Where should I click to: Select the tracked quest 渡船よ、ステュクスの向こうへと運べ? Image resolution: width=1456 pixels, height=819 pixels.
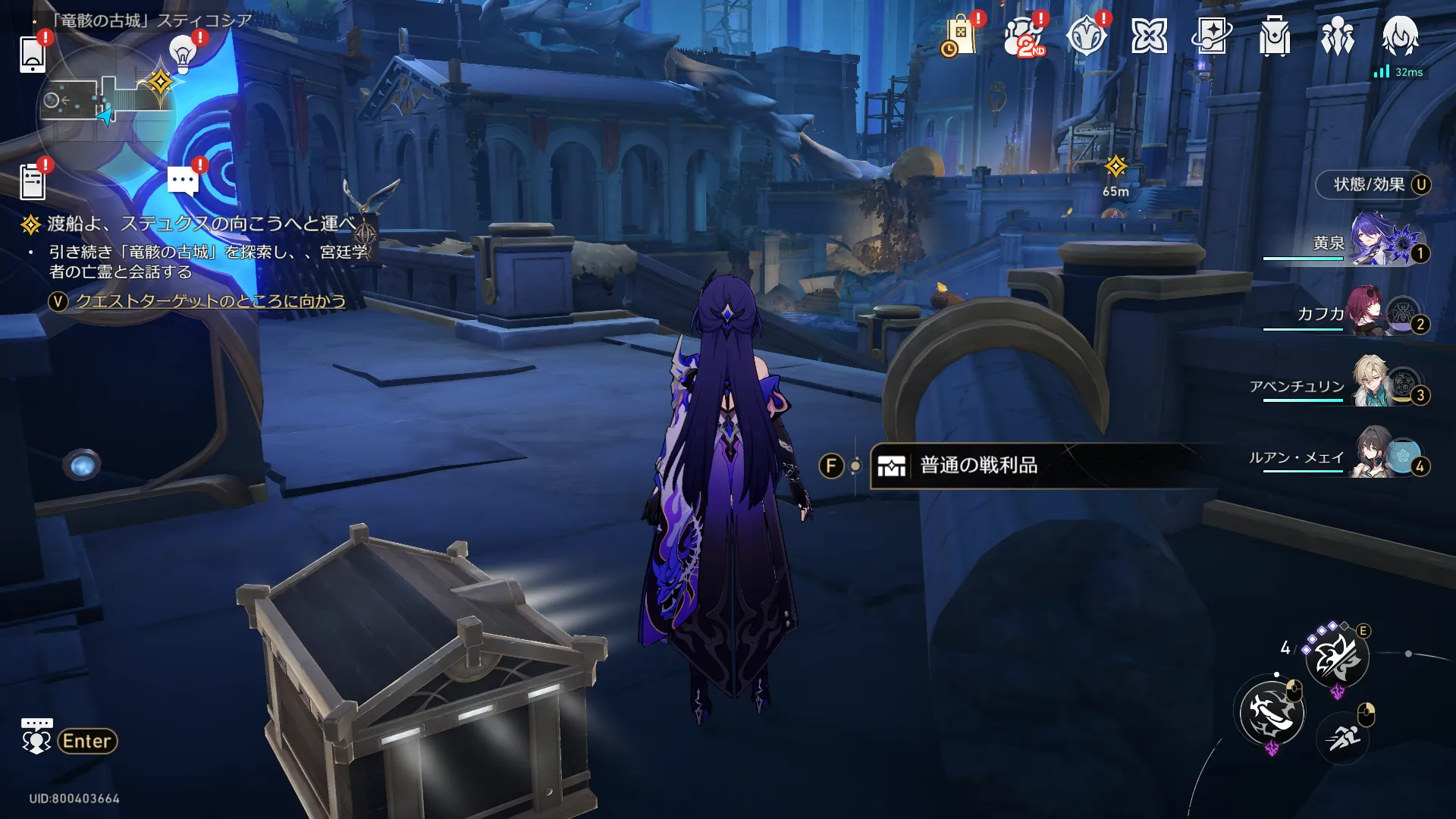(201, 224)
